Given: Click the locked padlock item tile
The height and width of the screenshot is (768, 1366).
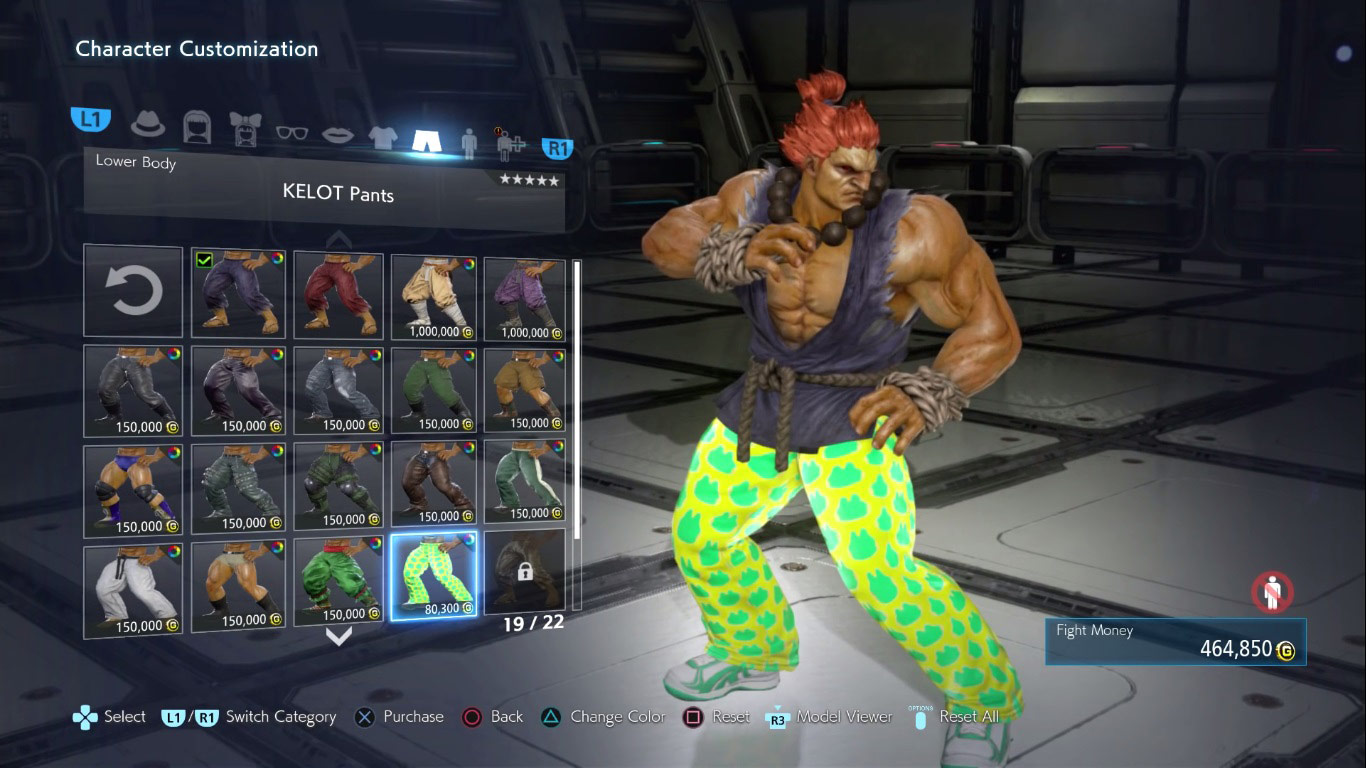Looking at the screenshot, I should pos(524,570).
